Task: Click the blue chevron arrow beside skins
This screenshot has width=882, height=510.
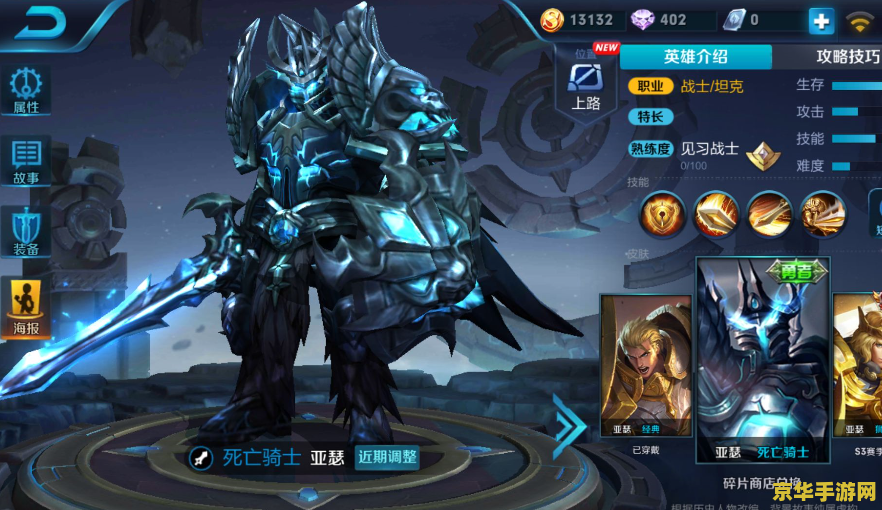Action: point(570,424)
